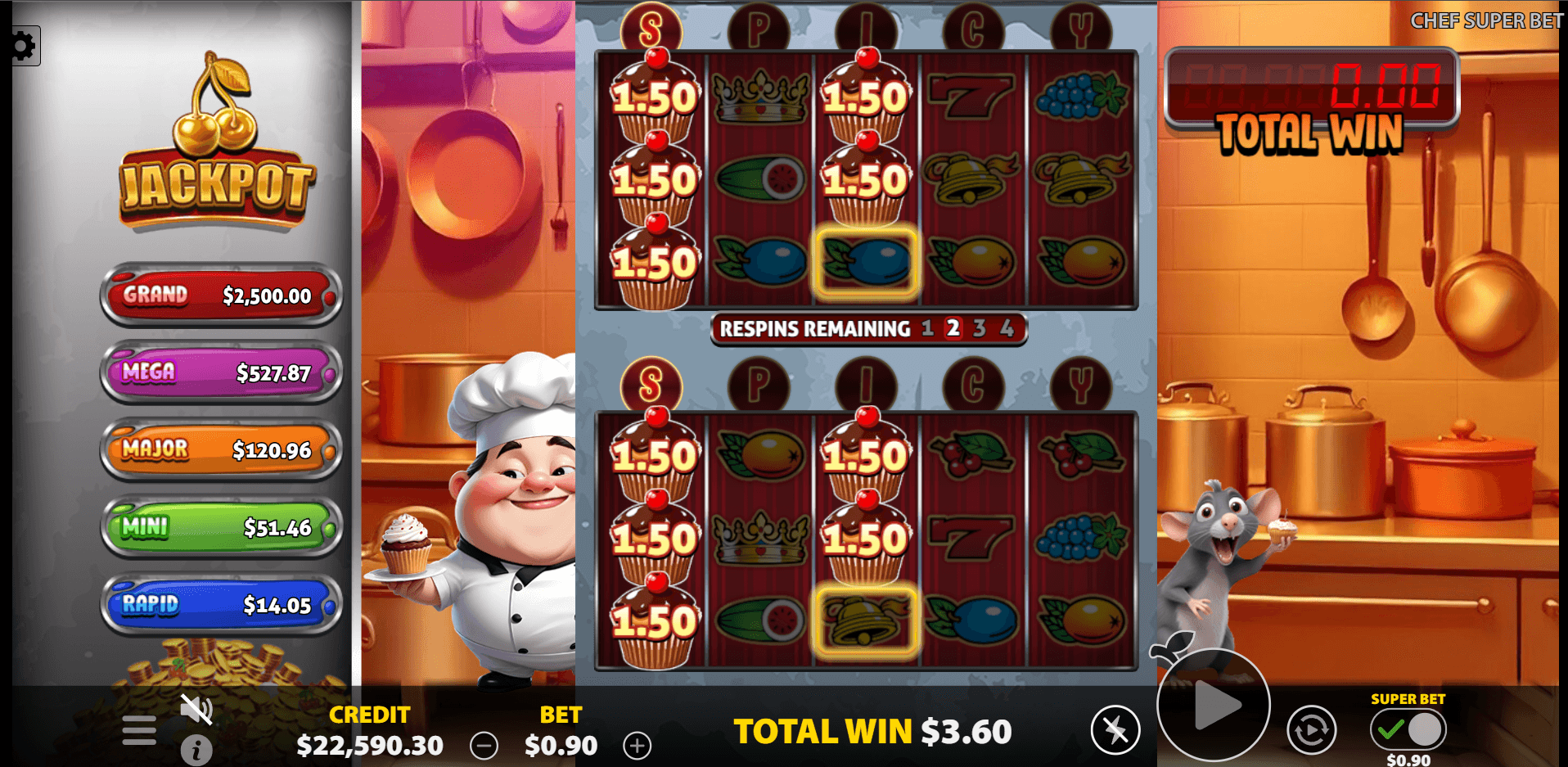
Task: Increase the bet with plus button
Action: 638,746
